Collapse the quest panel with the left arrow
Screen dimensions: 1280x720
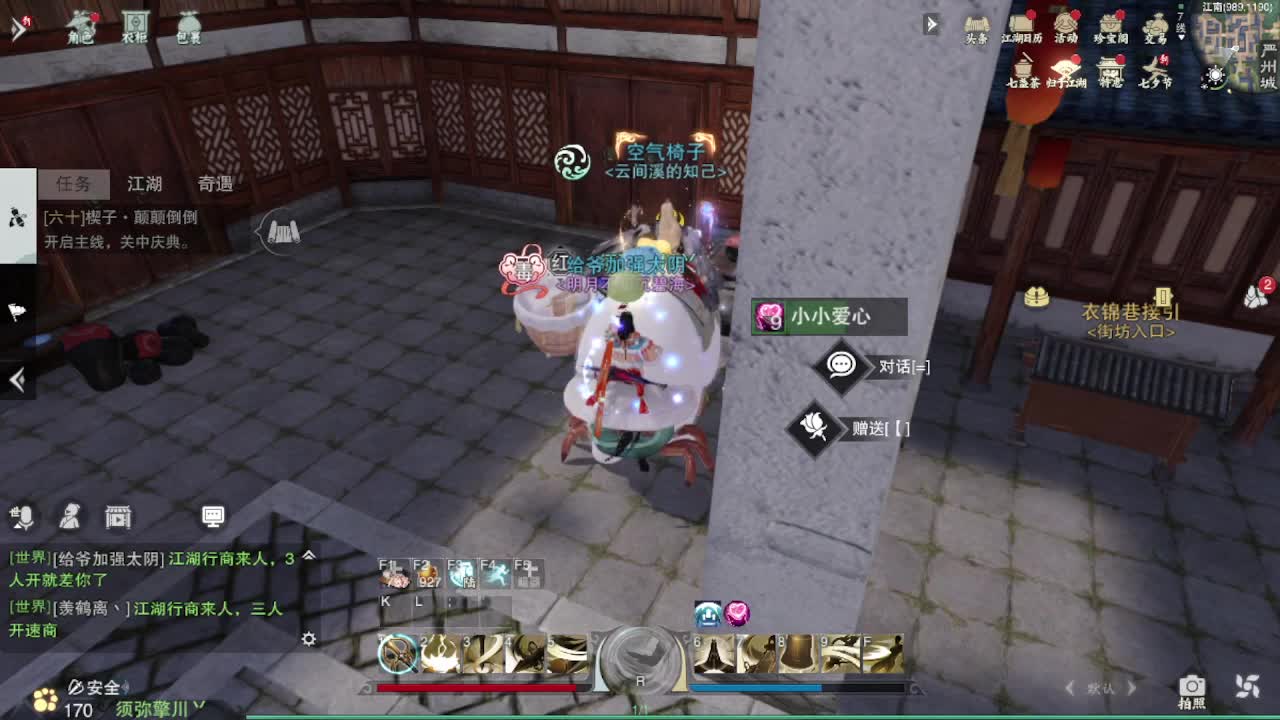(16, 380)
